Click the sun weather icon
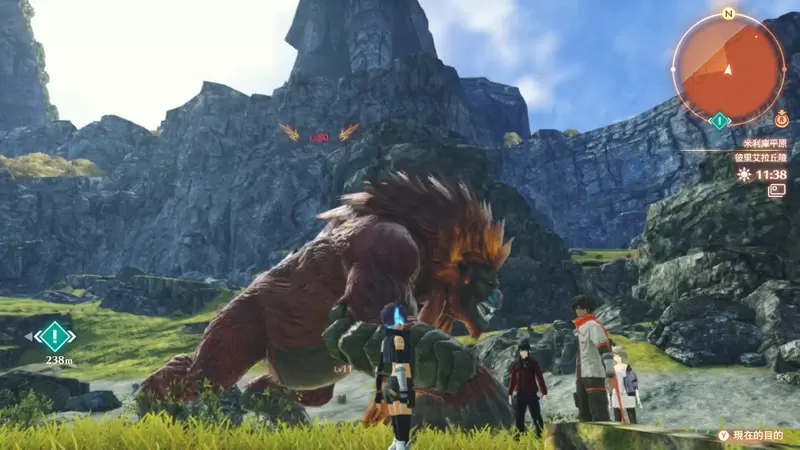 click(743, 174)
